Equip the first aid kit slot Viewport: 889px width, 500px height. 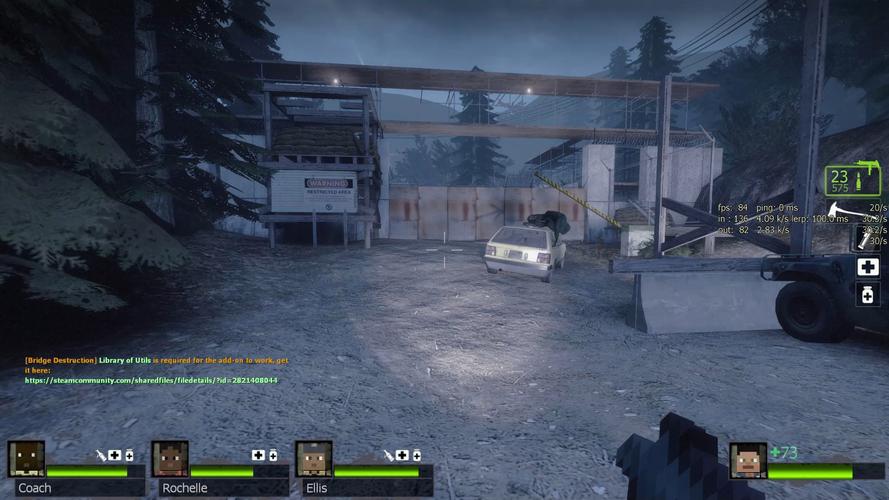[868, 267]
